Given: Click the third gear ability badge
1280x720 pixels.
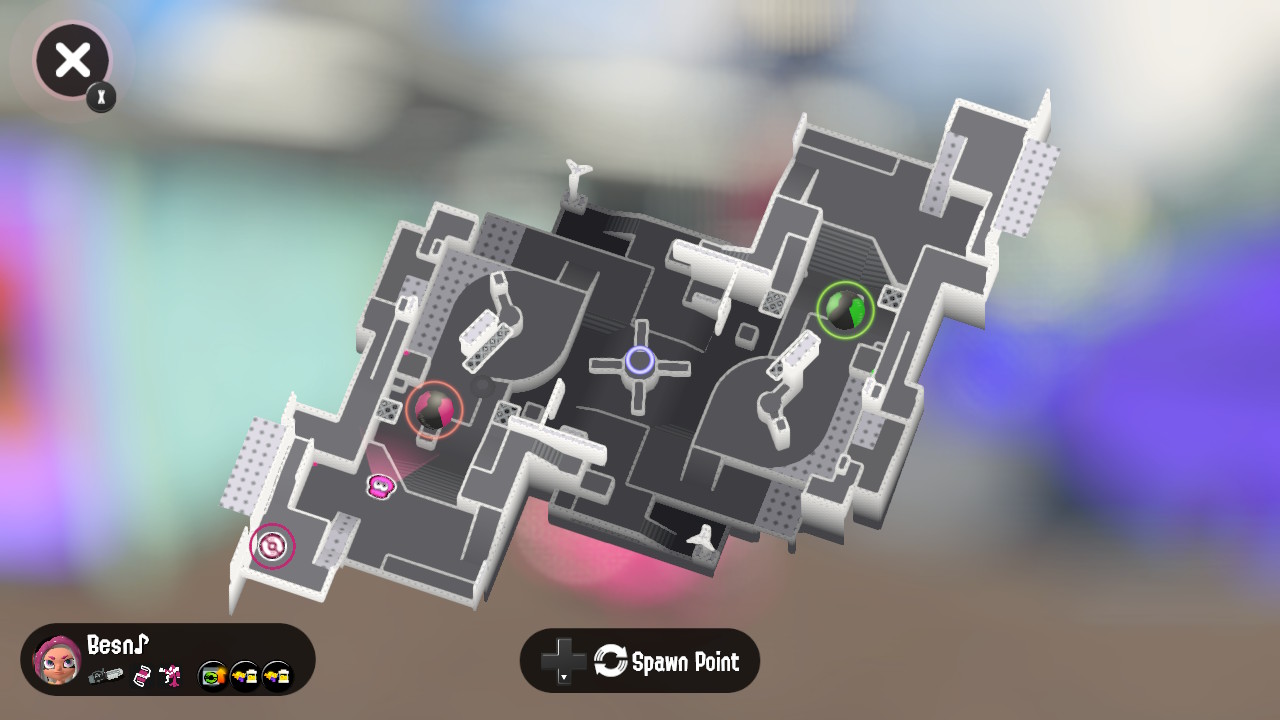Looking at the screenshot, I should pos(277,675).
